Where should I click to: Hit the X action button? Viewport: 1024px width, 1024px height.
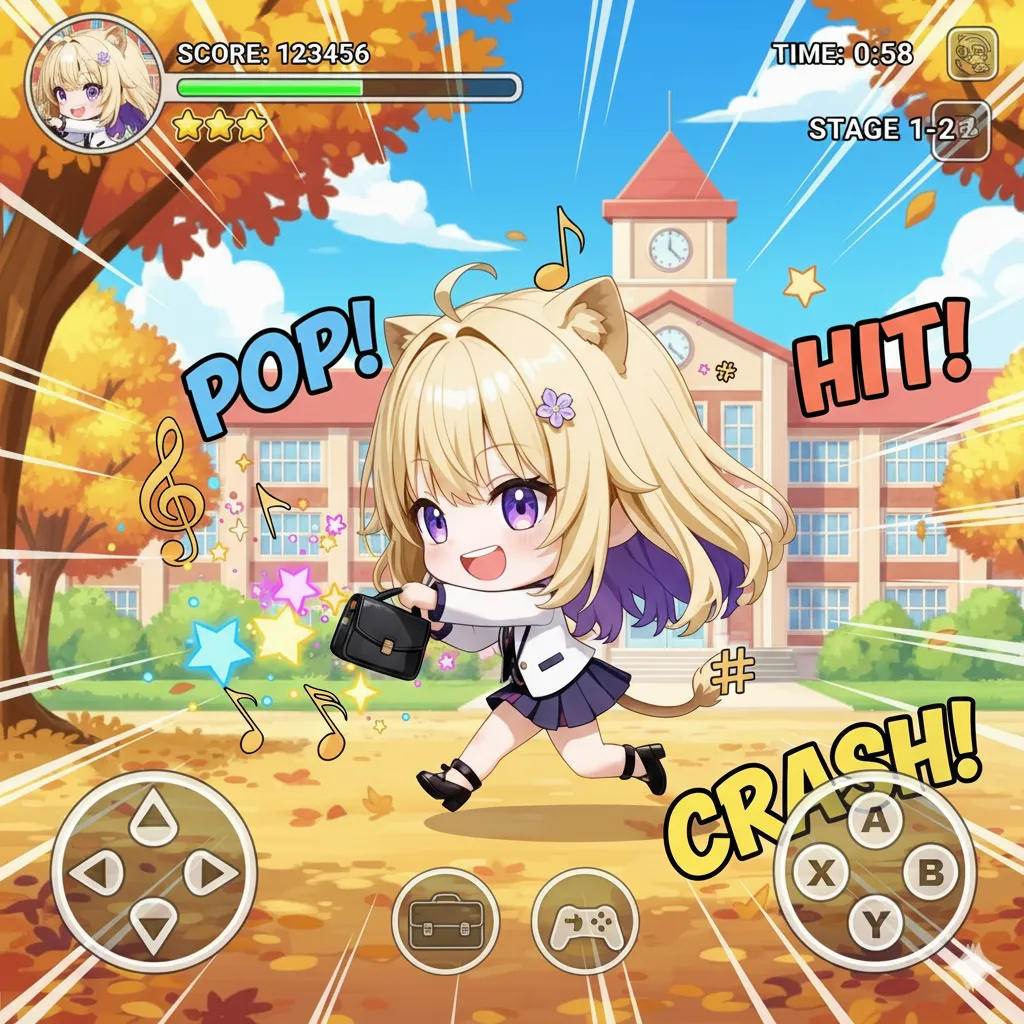[x=822, y=874]
